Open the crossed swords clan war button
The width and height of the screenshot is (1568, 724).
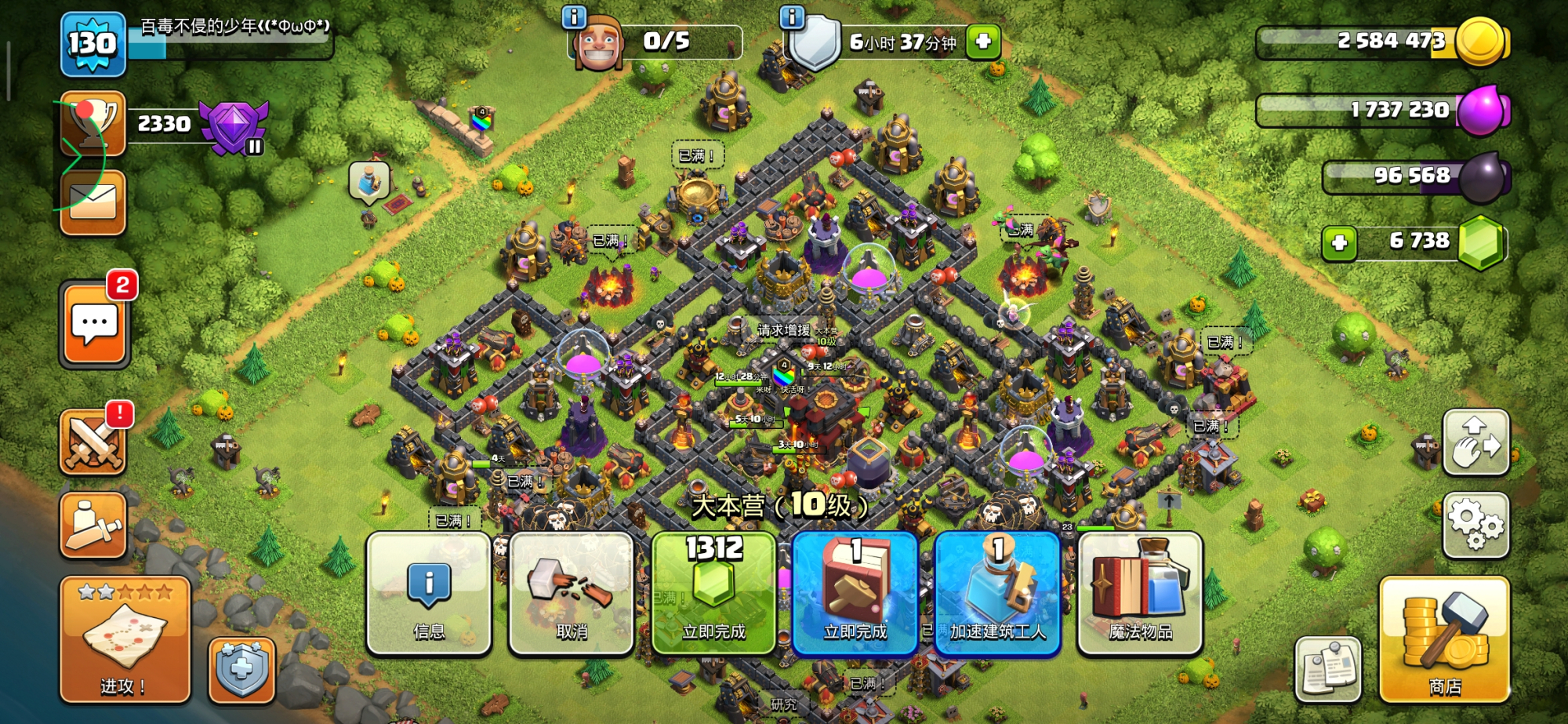pyautogui.click(x=93, y=442)
